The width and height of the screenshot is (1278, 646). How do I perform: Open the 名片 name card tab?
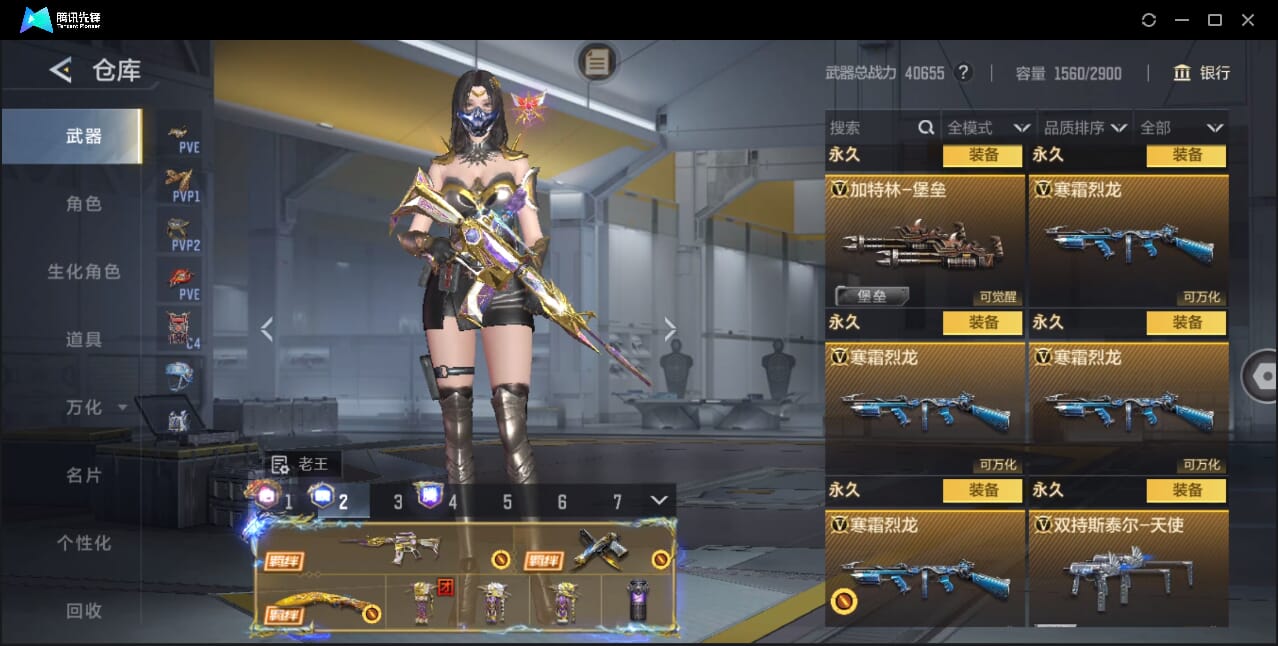coord(84,476)
